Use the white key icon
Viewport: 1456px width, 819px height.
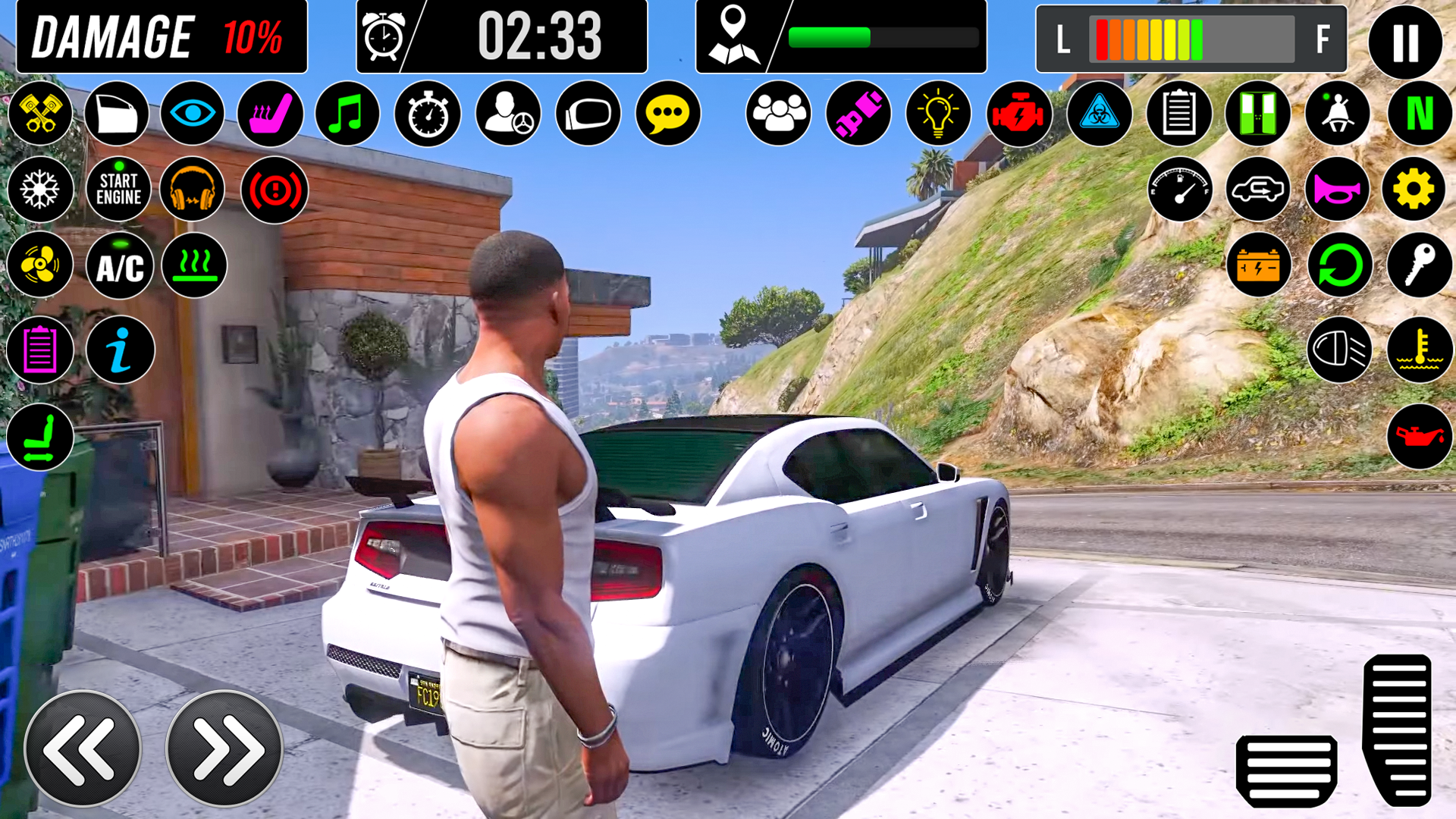(x=1419, y=265)
